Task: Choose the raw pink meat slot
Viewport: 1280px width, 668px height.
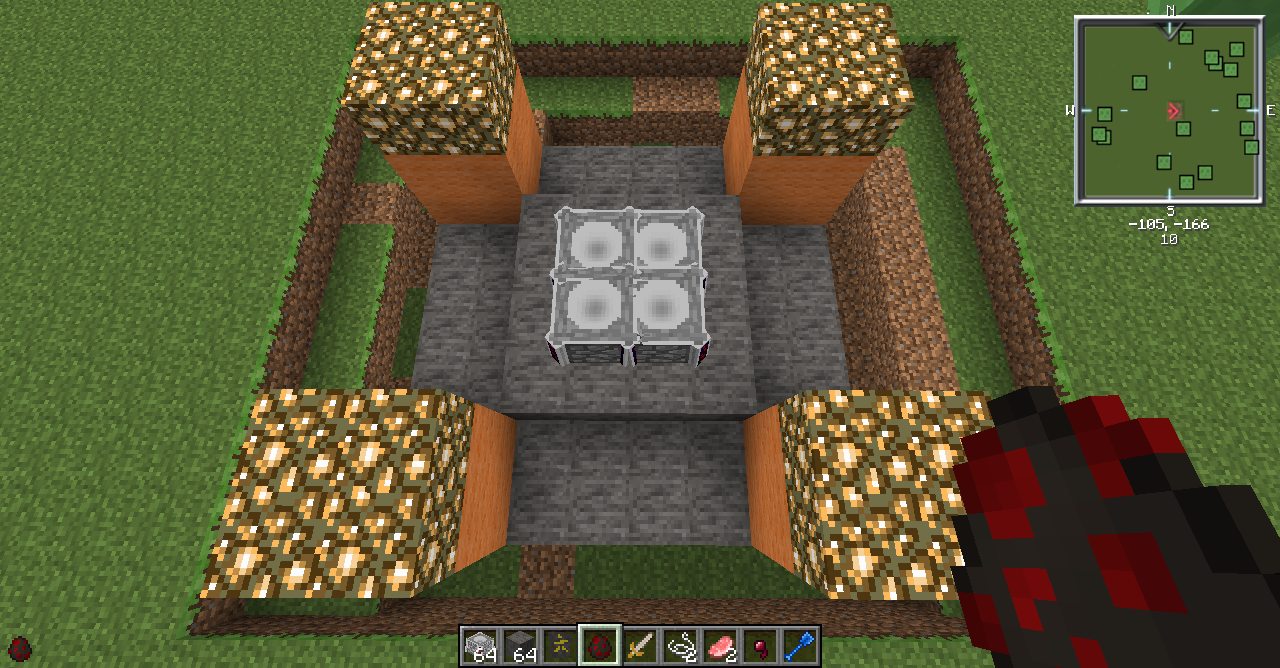Action: pyautogui.click(x=721, y=645)
